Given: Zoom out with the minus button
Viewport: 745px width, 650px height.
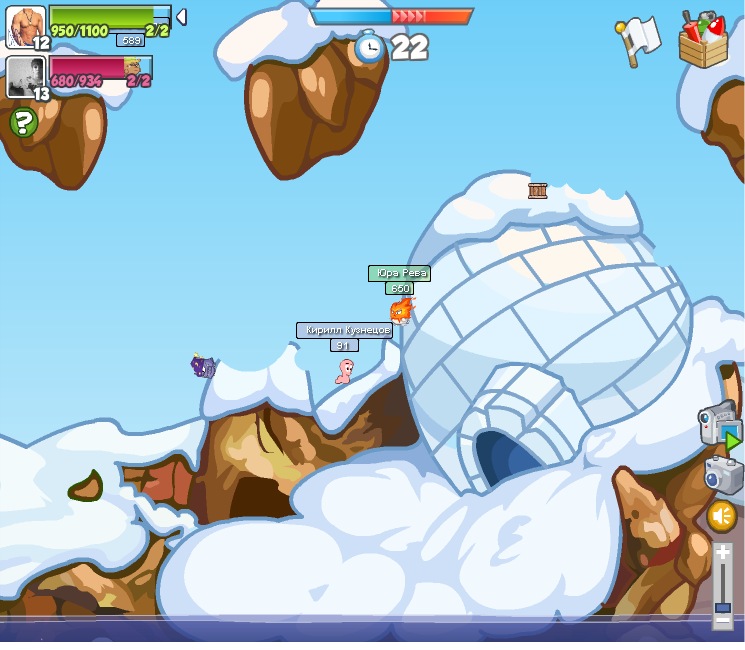Looking at the screenshot, I should click(722, 620).
